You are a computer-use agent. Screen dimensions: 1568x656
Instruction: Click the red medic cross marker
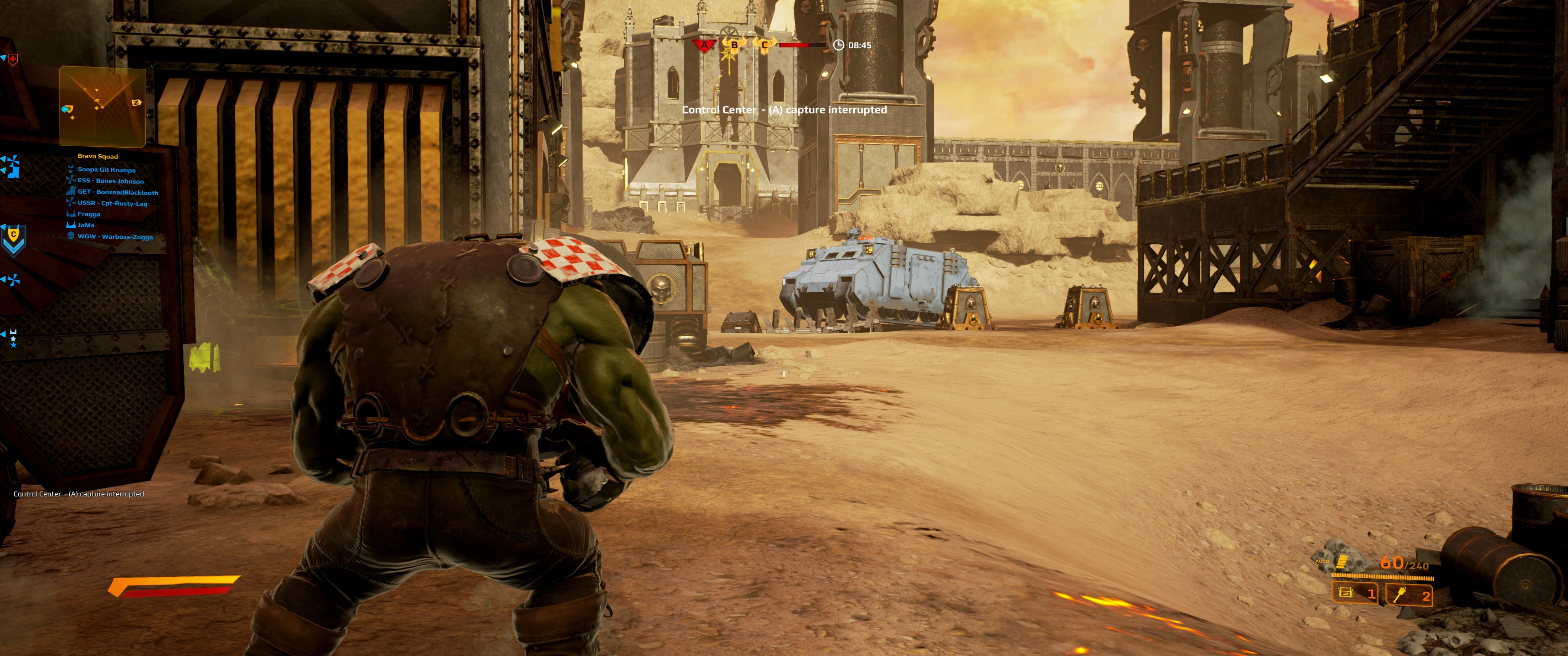12,59
